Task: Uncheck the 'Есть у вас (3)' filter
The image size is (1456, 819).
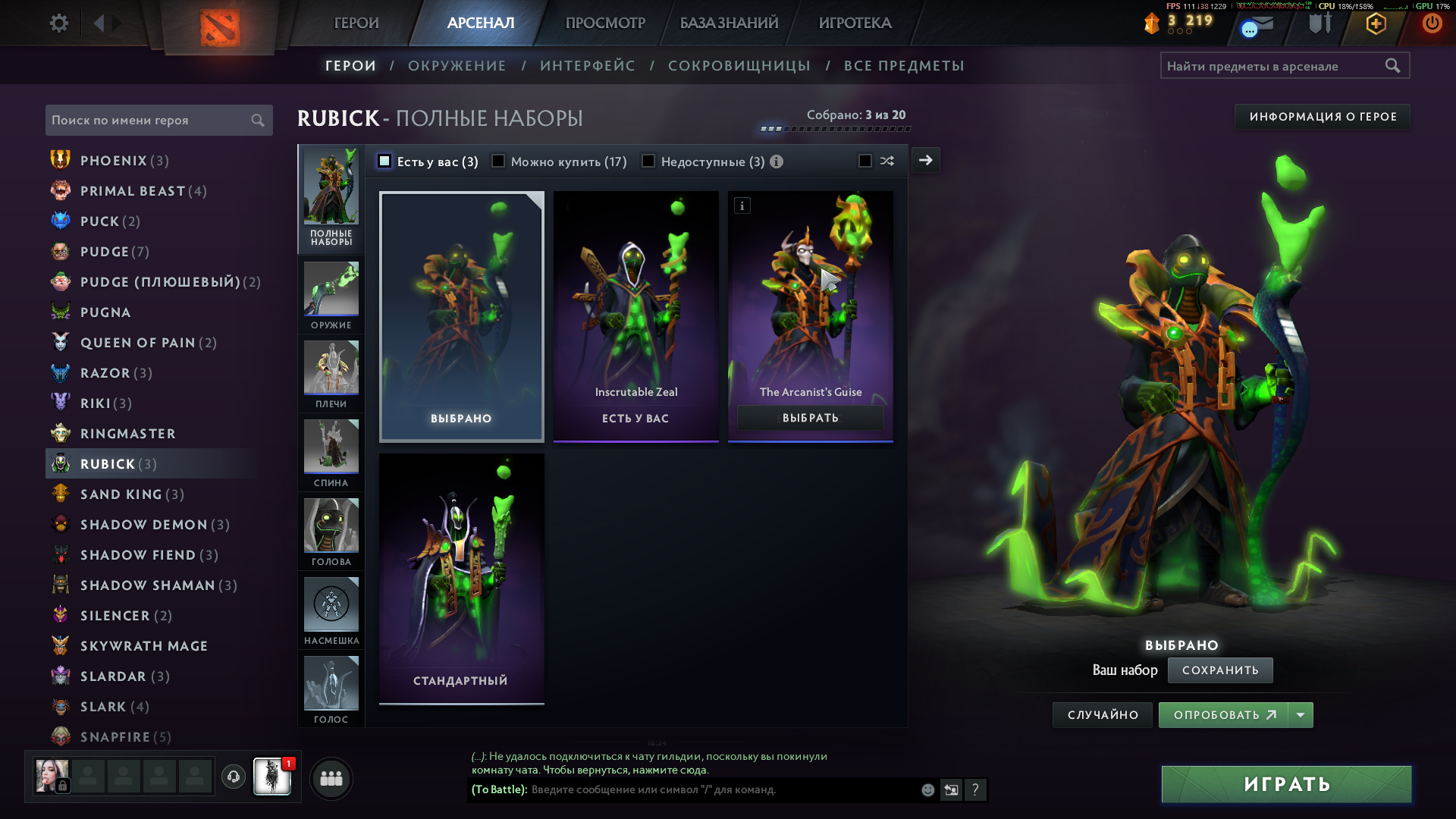Action: (x=385, y=162)
